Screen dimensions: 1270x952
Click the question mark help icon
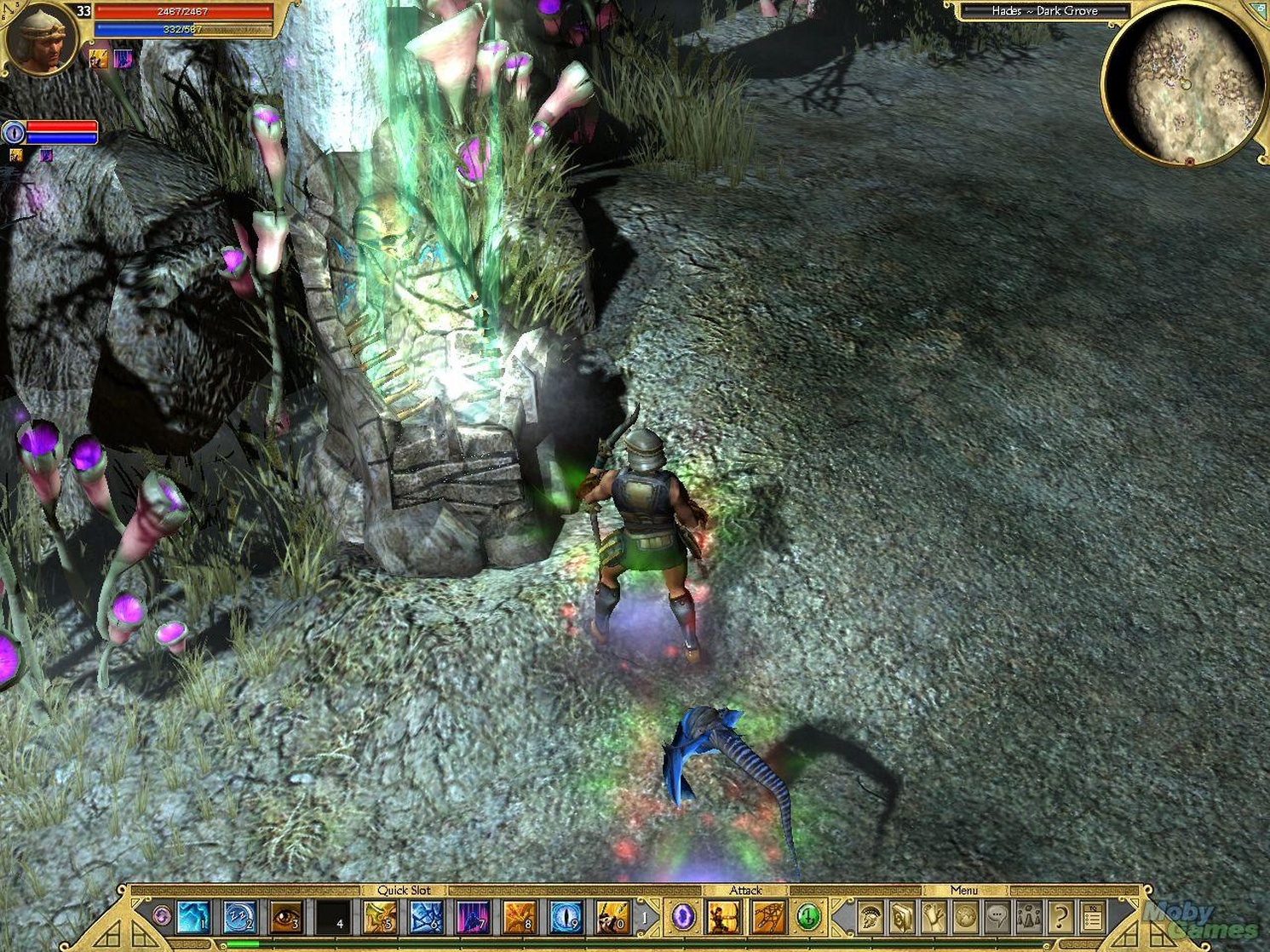coord(1060,915)
